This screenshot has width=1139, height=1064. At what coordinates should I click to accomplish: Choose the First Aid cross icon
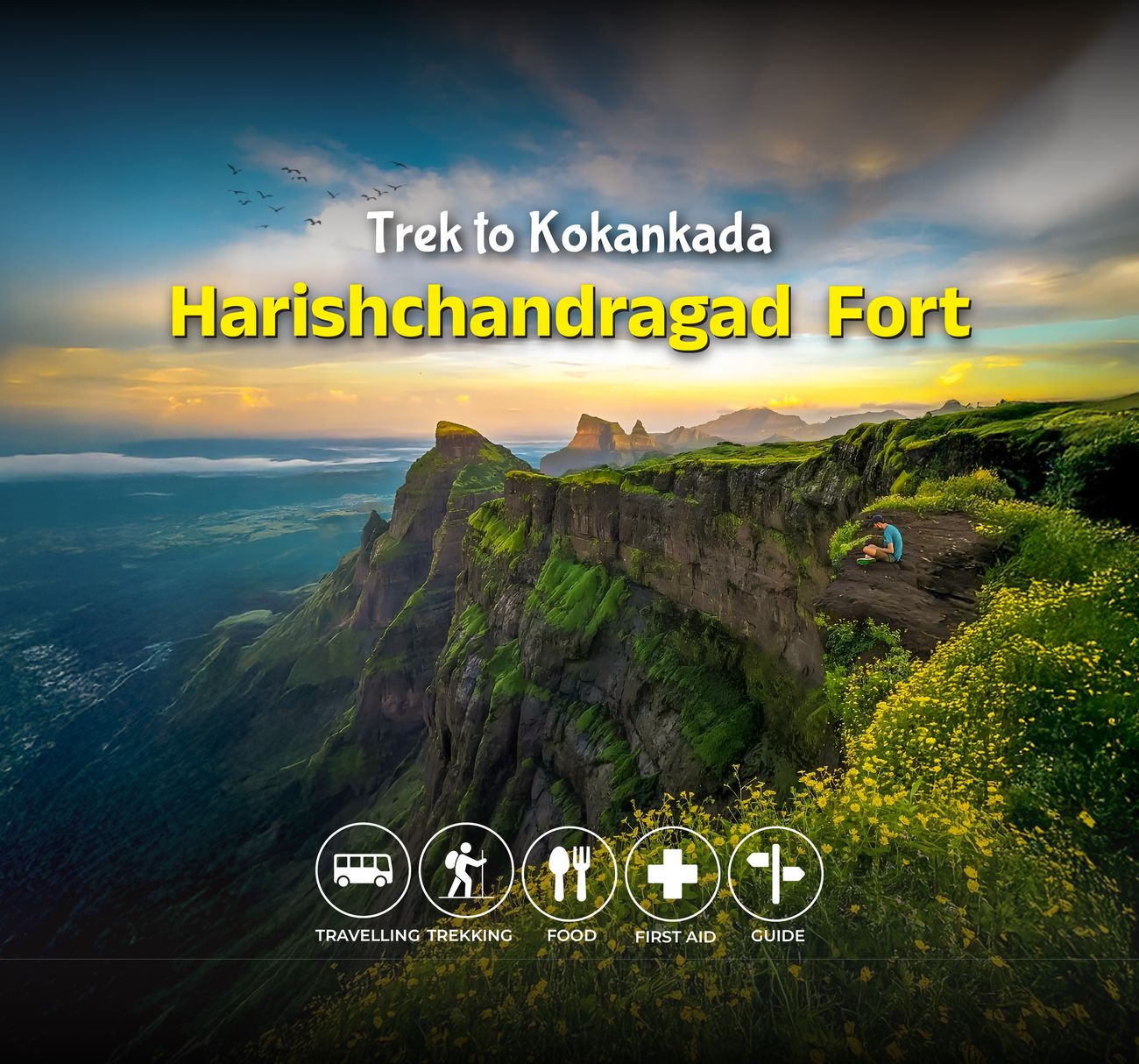673,874
